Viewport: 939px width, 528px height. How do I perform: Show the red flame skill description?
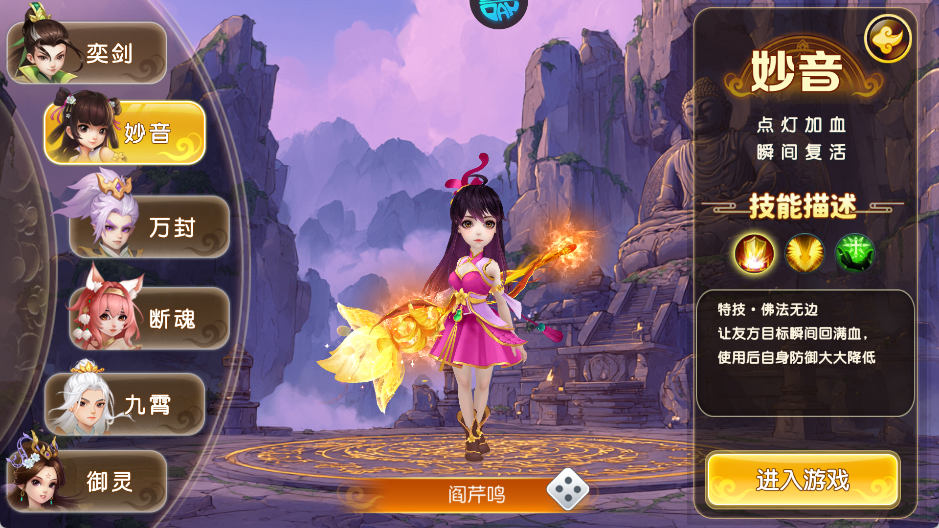point(753,252)
